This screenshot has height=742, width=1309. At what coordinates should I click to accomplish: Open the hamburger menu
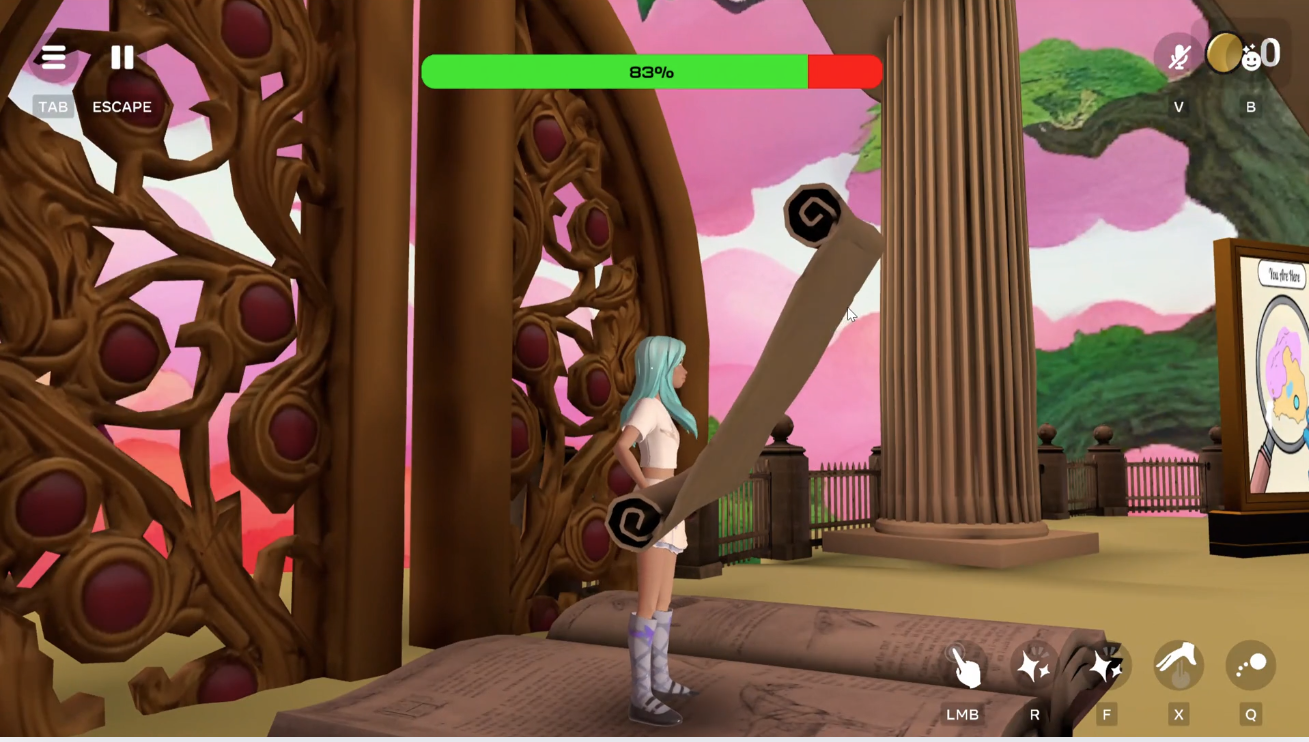(x=53, y=58)
